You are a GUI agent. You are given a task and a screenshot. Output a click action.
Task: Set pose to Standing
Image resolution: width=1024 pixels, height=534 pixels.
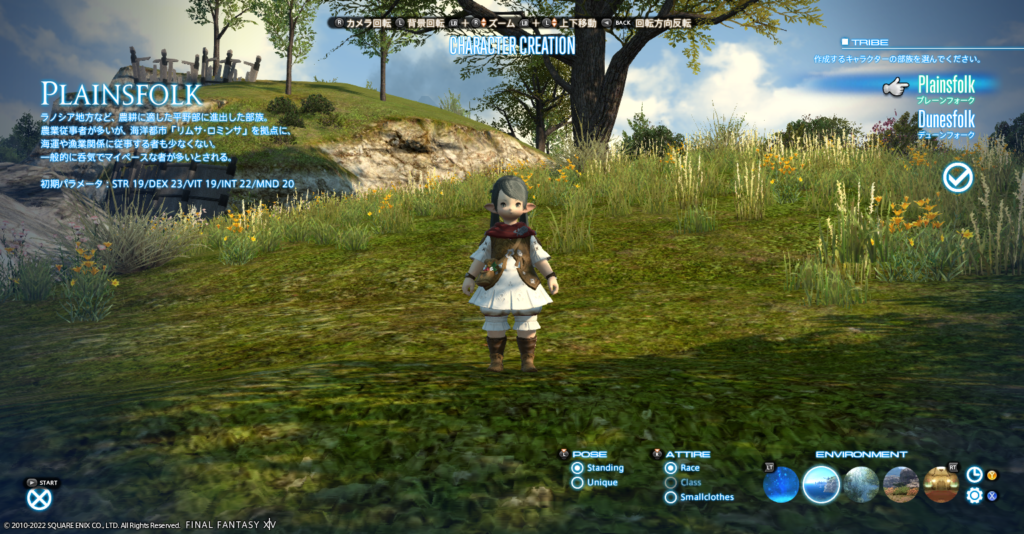578,468
